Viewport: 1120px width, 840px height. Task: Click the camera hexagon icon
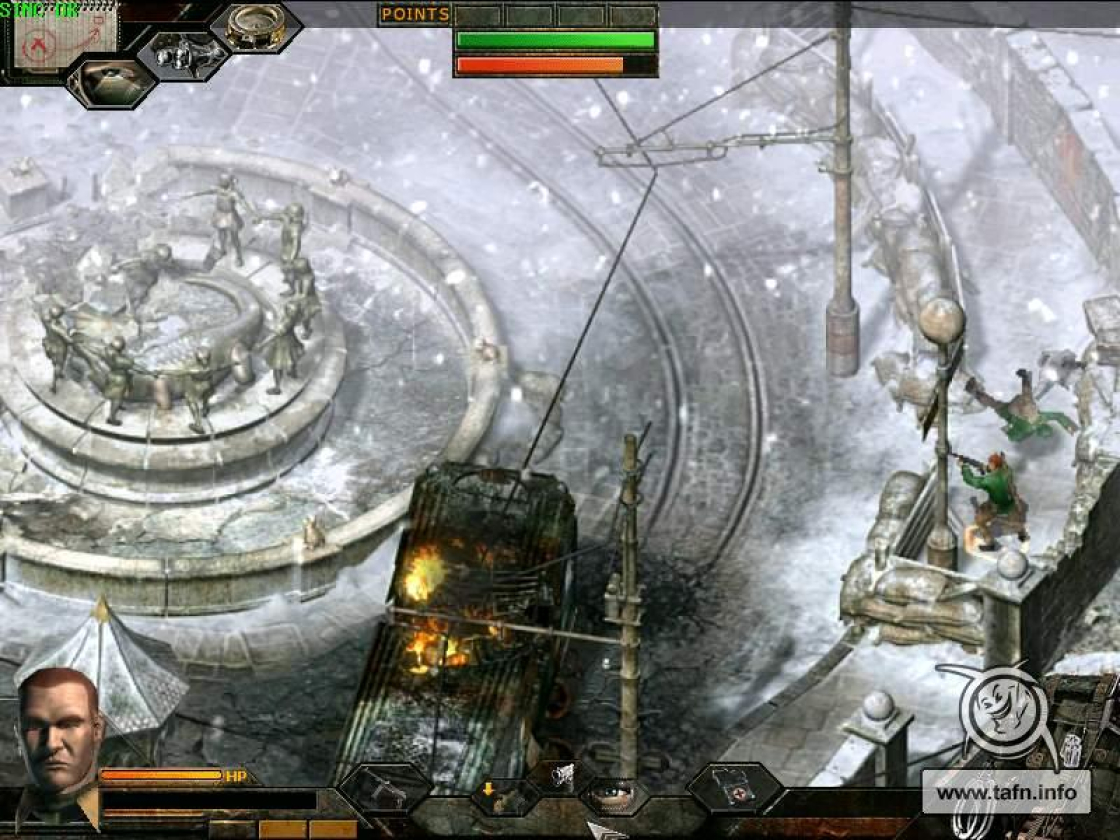click(110, 81)
